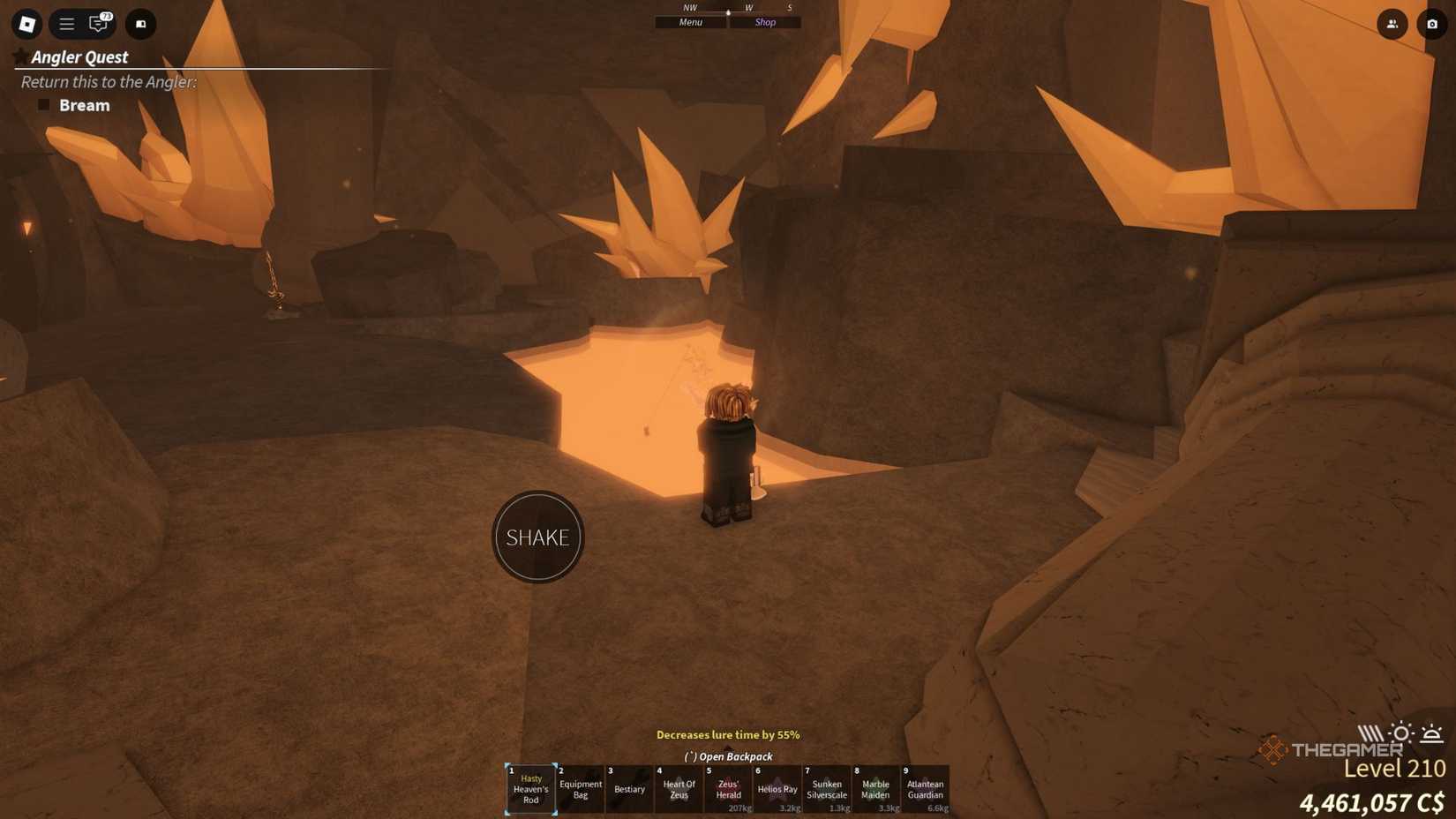This screenshot has height=819, width=1456.
Task: Click the compass direction bar
Action: click(x=727, y=8)
